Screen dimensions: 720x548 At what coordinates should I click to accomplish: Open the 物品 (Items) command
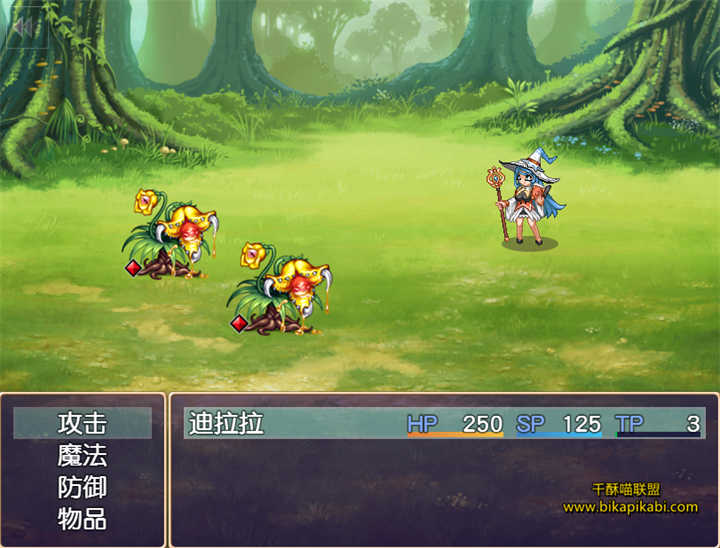[x=82, y=520]
